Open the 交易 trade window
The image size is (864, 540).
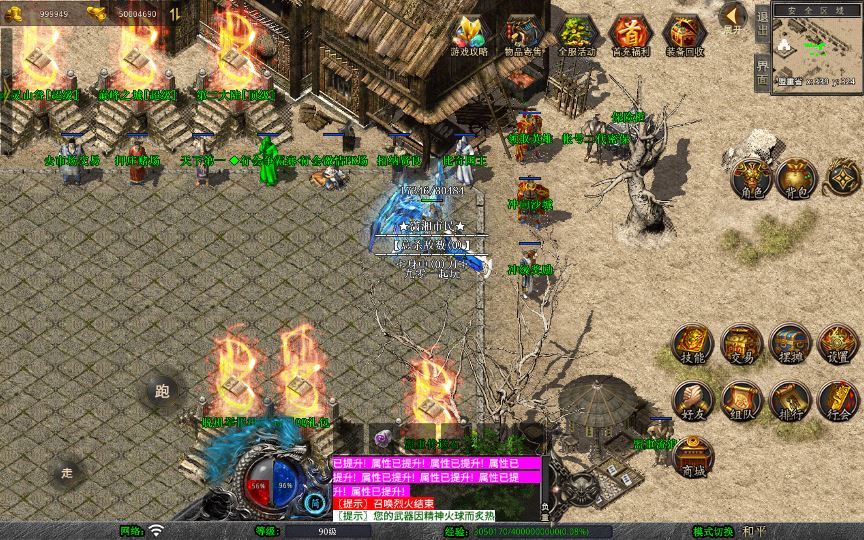[741, 344]
